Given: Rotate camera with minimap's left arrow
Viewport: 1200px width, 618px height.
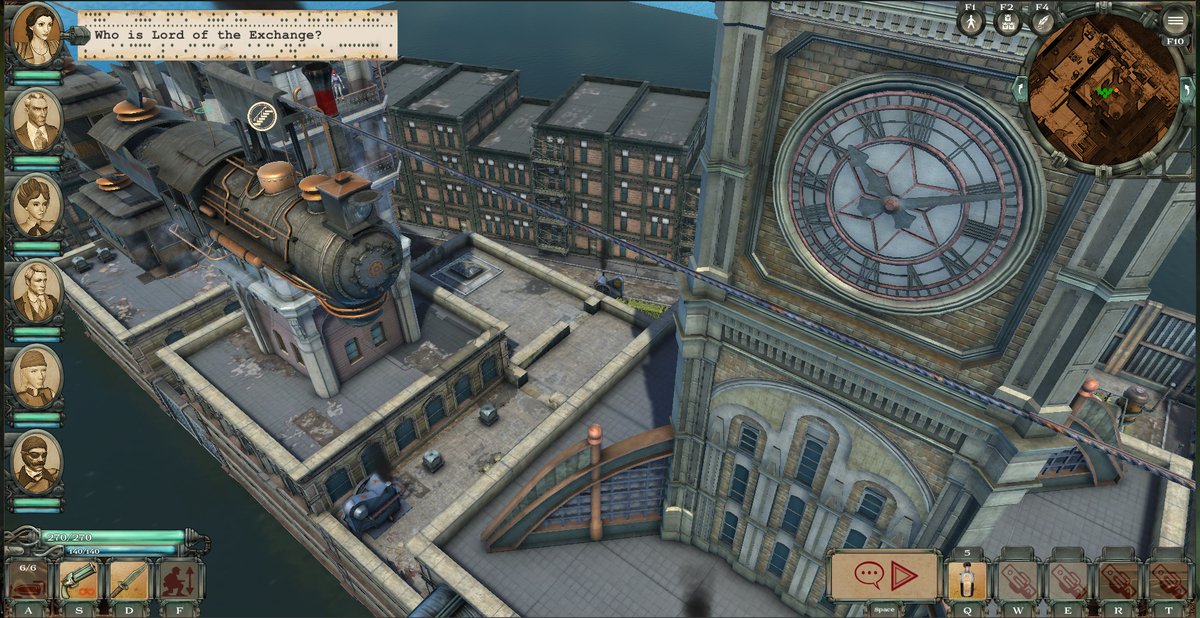Looking at the screenshot, I should (x=1020, y=88).
